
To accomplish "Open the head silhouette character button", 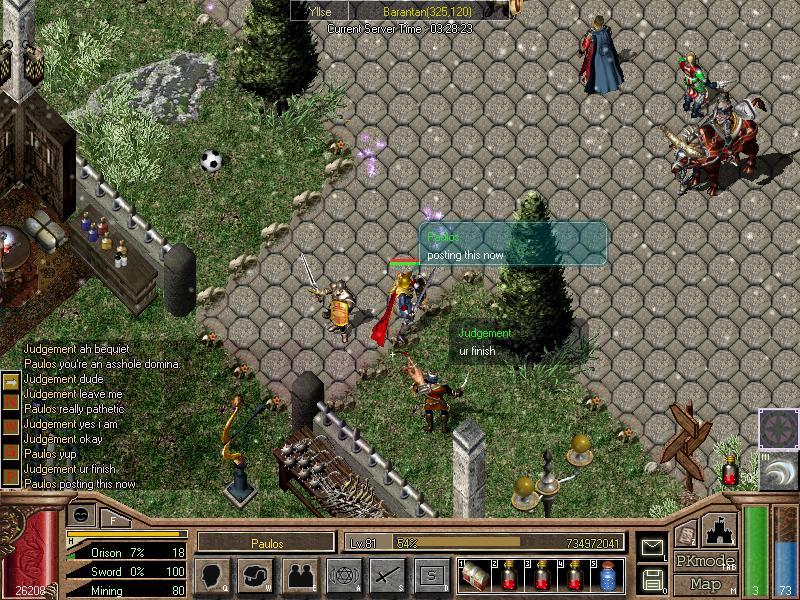I will coord(211,575).
